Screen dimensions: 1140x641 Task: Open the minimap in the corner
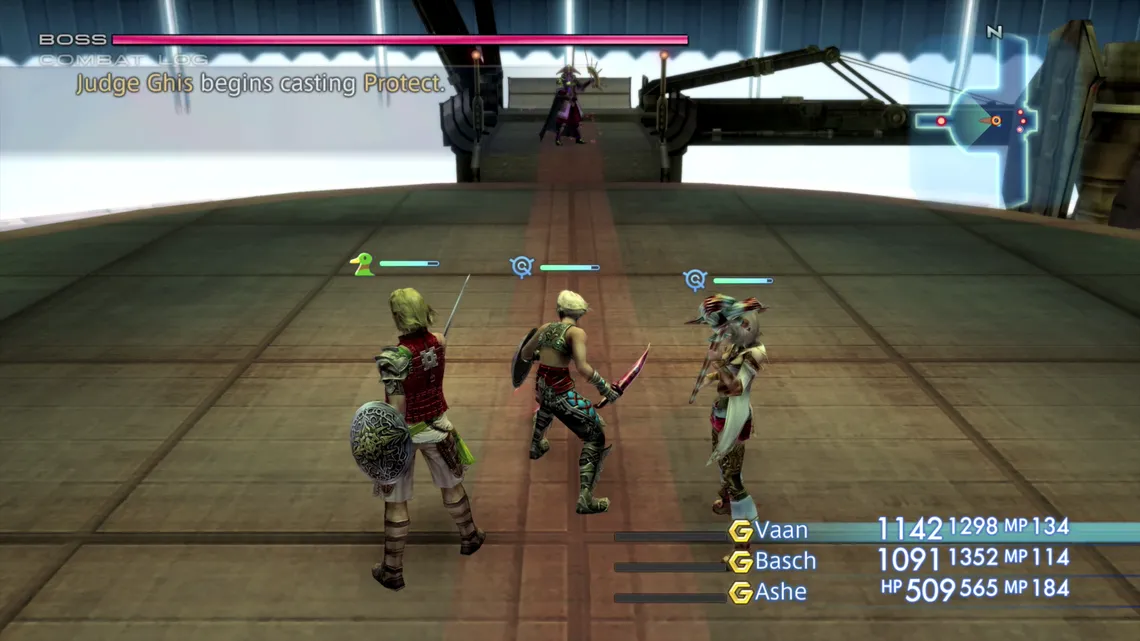[x=976, y=121]
